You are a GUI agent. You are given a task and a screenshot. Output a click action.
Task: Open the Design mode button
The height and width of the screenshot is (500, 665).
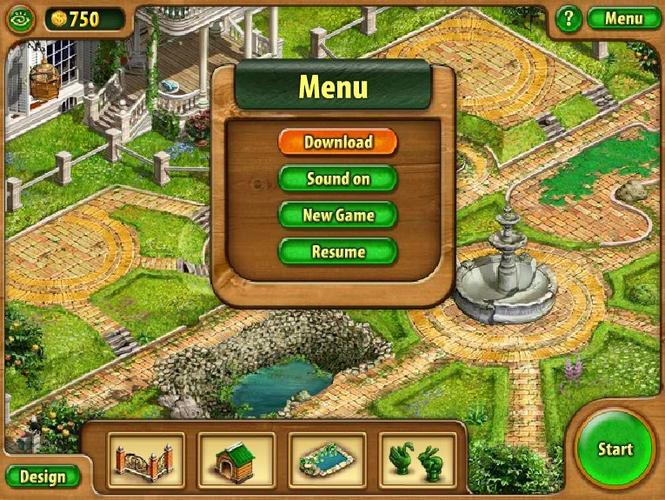pos(43,477)
